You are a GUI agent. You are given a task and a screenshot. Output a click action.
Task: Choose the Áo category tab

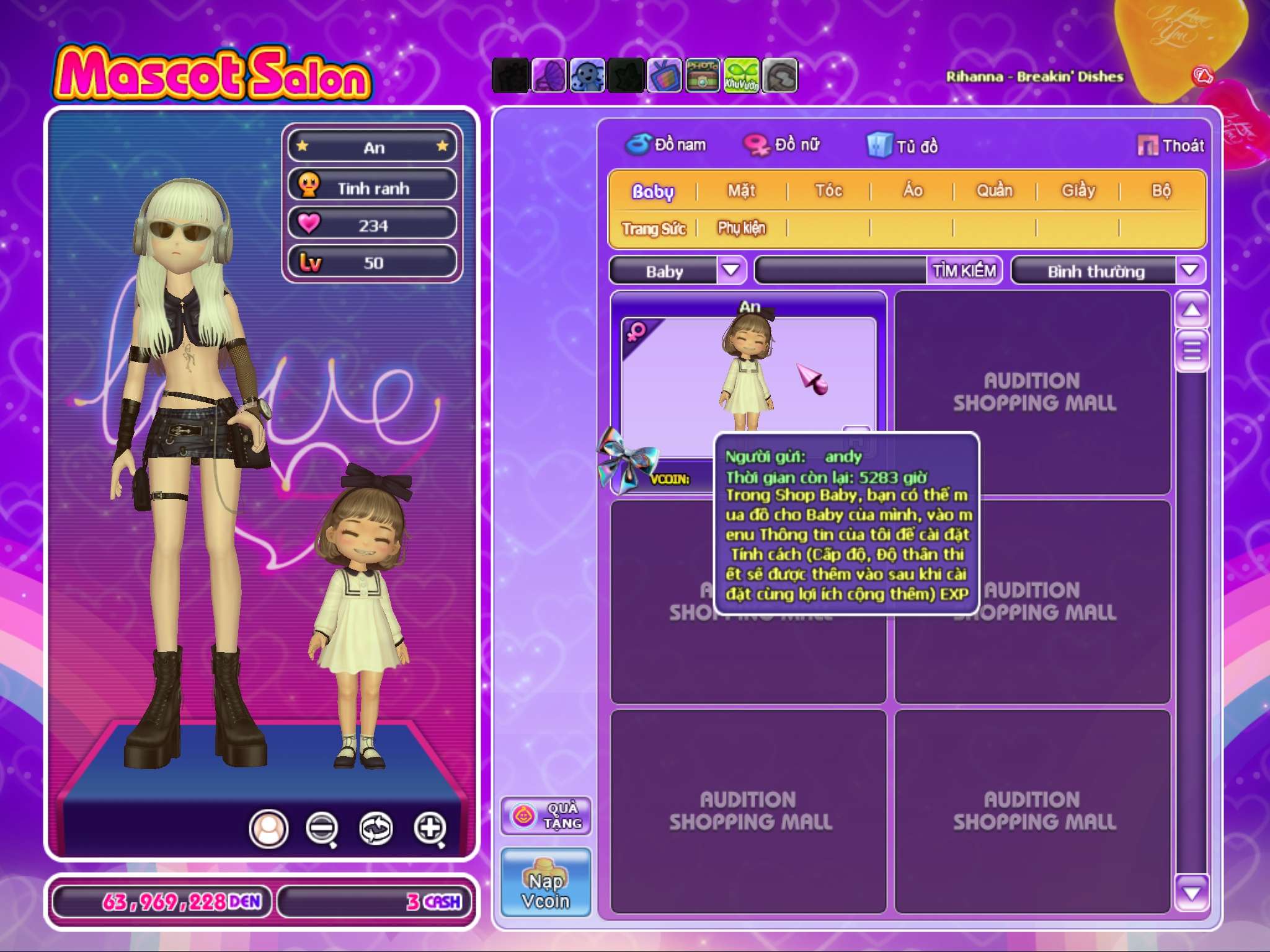(912, 191)
